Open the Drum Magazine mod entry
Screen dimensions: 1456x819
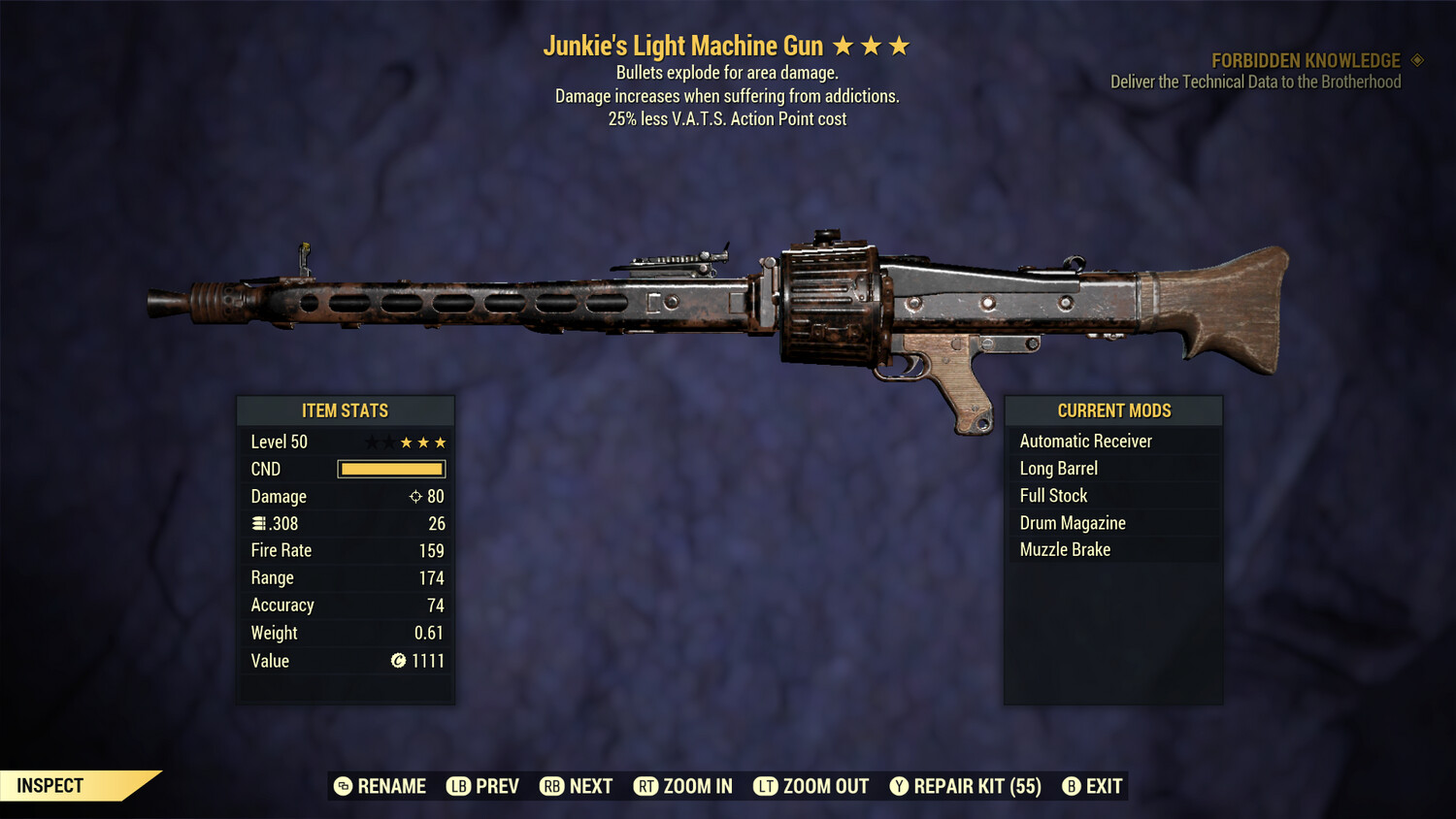click(x=1073, y=522)
